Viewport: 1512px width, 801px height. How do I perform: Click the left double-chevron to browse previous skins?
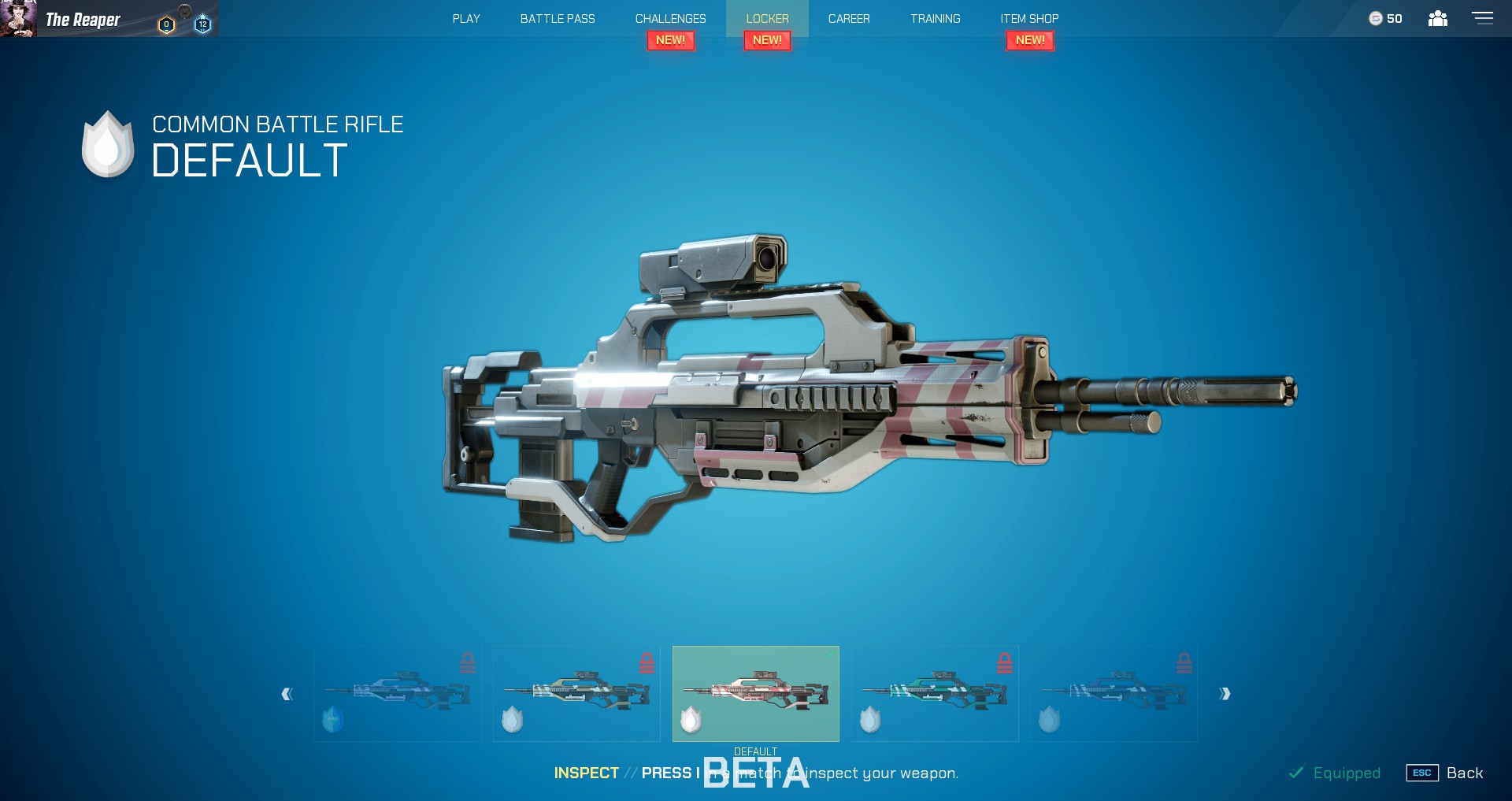click(x=288, y=694)
